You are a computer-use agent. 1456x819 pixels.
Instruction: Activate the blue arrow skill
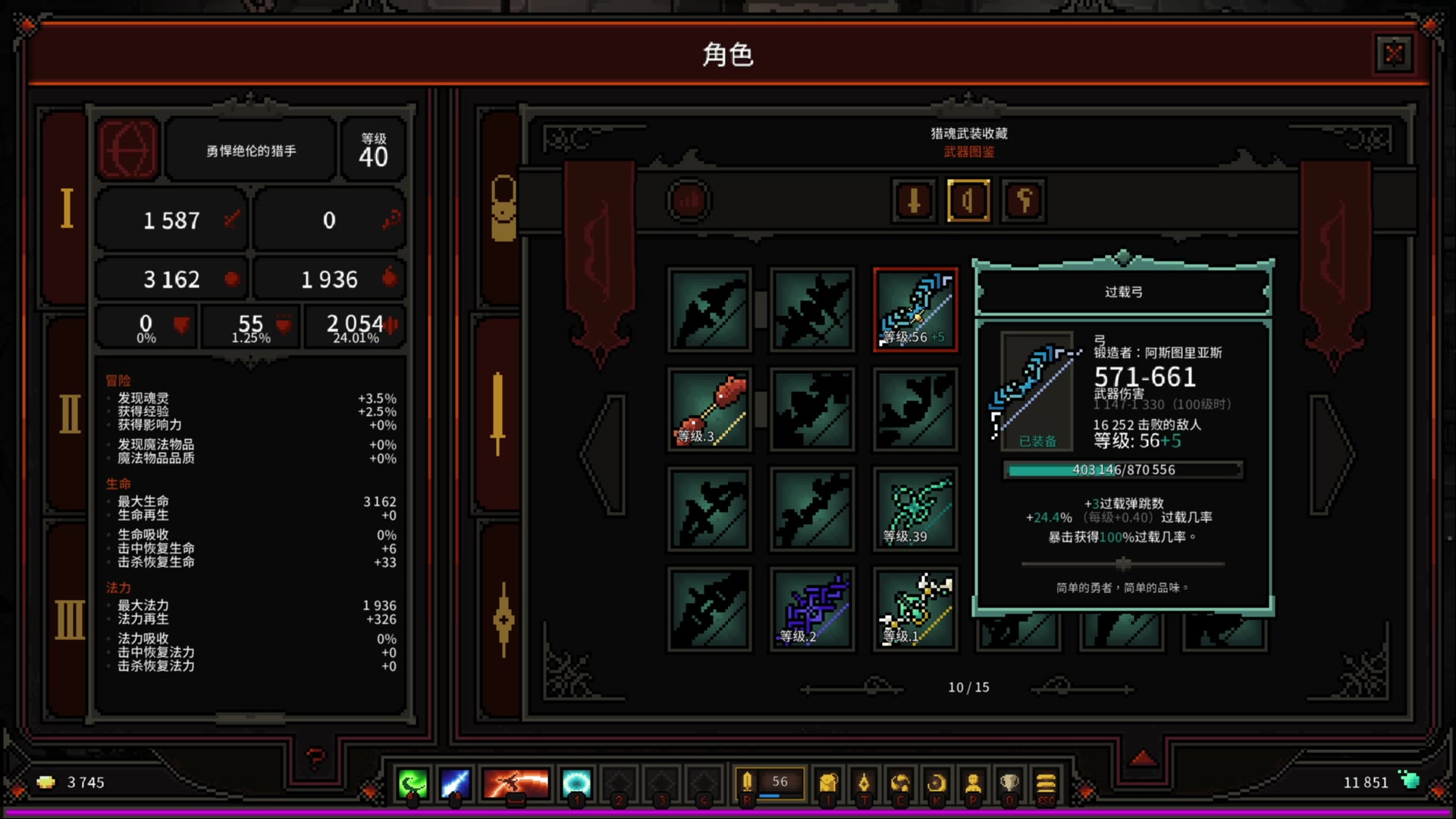[x=455, y=783]
